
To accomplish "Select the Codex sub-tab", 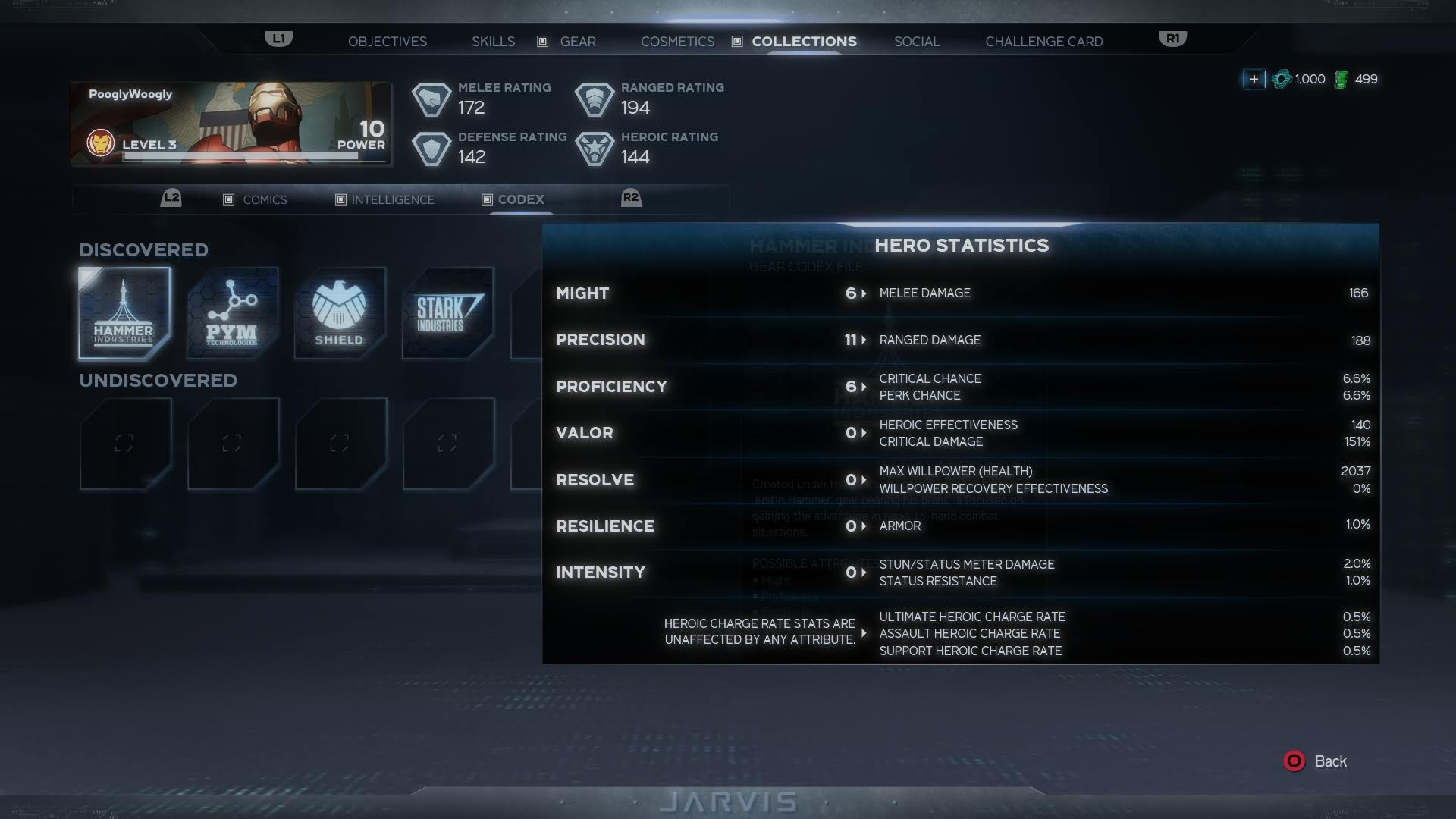I will (x=520, y=199).
